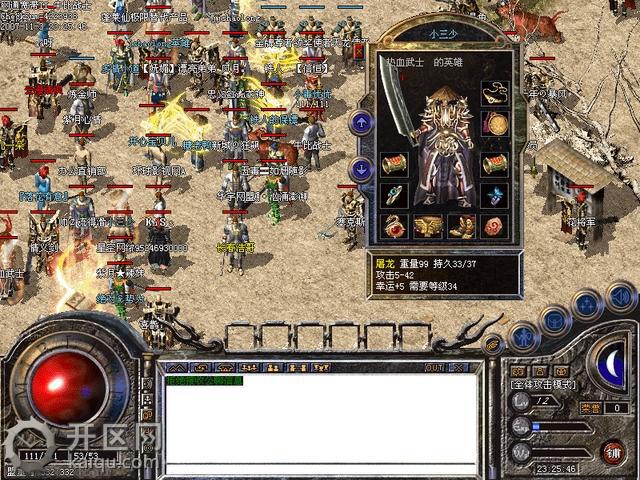Click the up arrow on the hero panel
Image resolution: width=640 pixels, height=480 pixels.
click(x=362, y=123)
